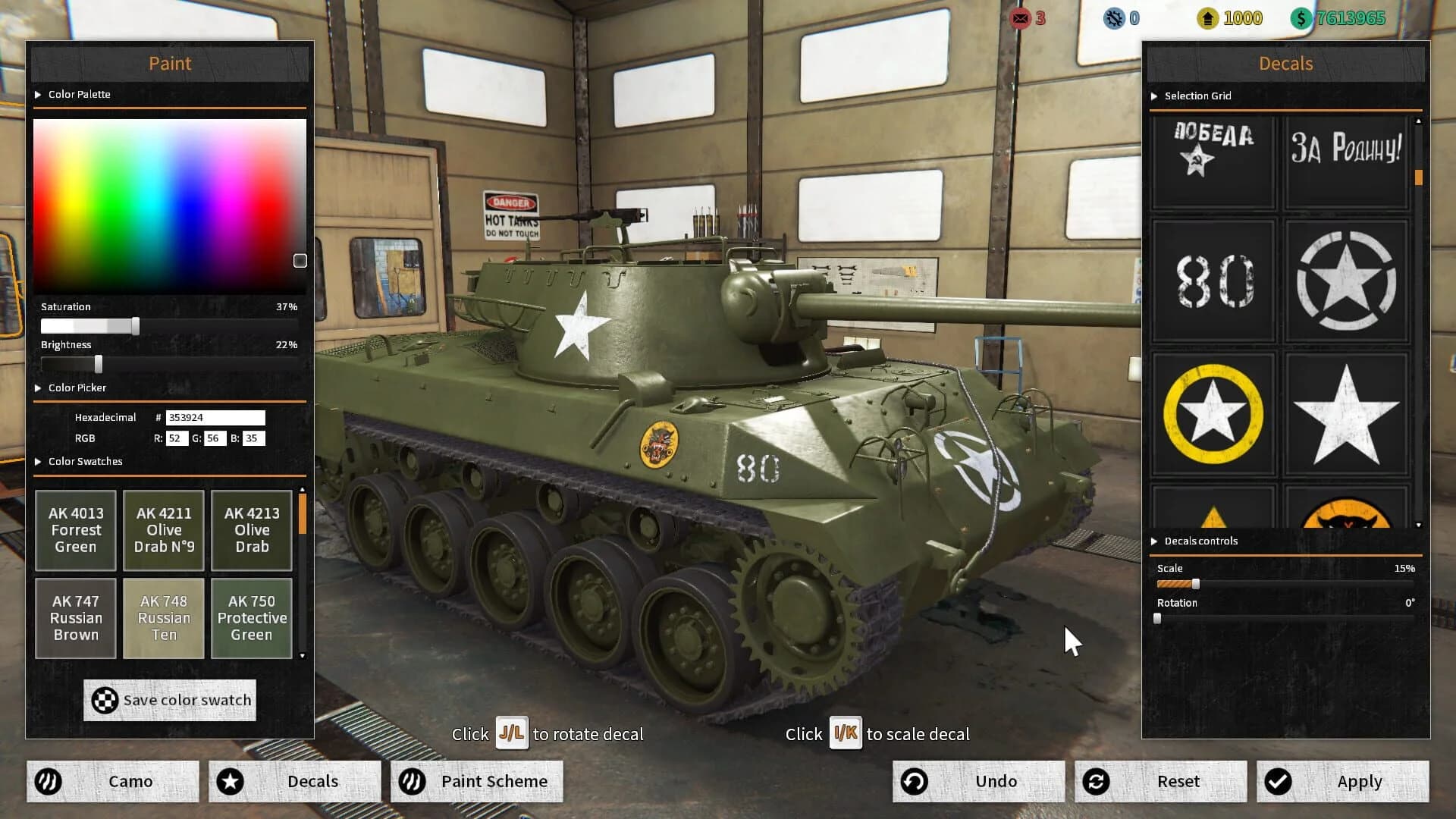Click the blue gears icon showing 0

[1113, 19]
